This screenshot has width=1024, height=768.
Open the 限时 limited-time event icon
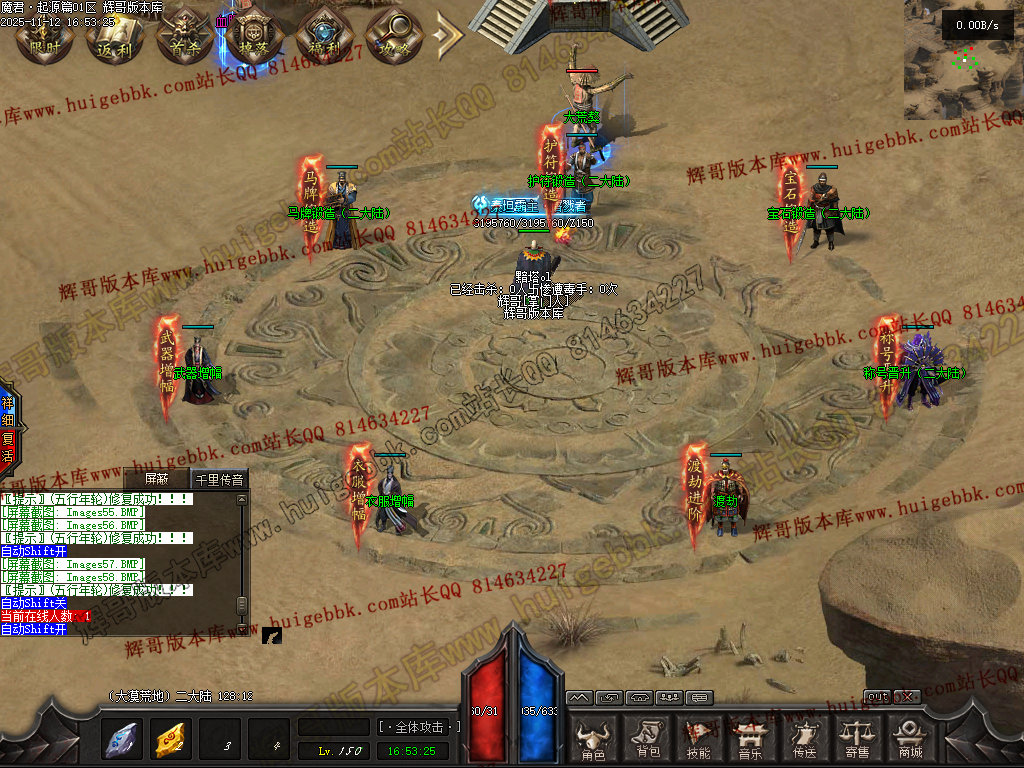43,36
